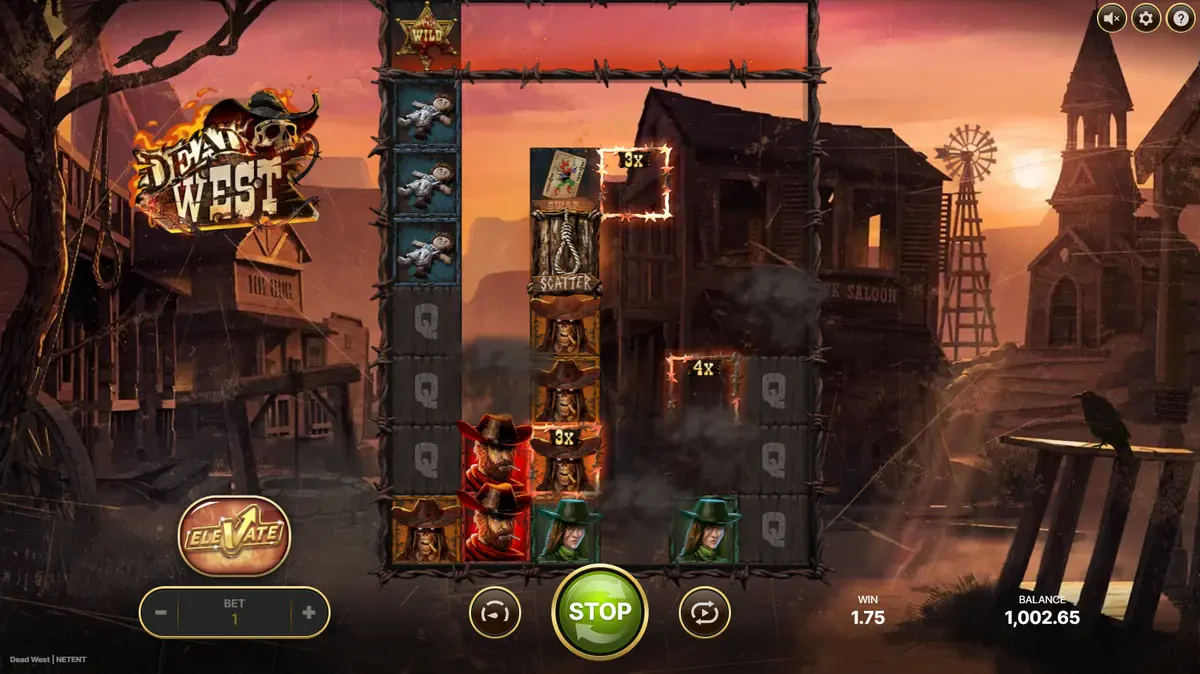Open the gear settings menu

1146,18
